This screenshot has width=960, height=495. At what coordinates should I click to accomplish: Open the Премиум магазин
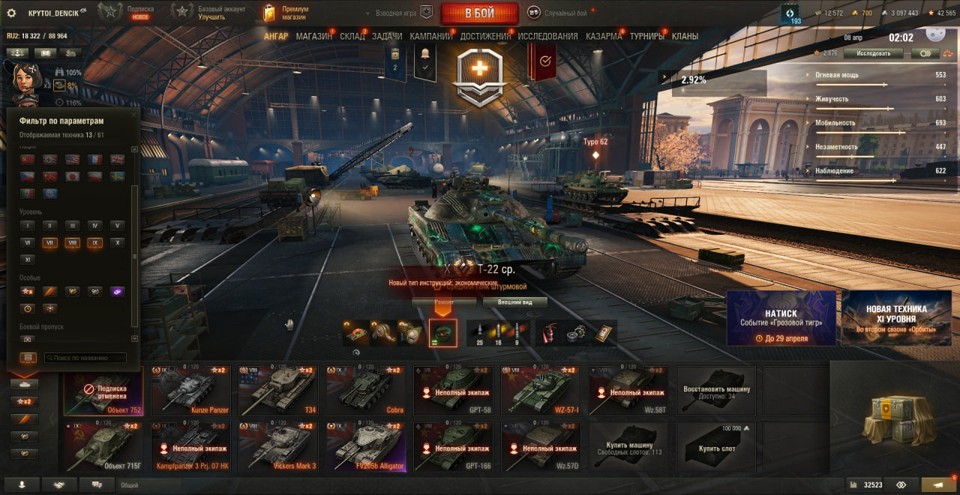[x=286, y=13]
